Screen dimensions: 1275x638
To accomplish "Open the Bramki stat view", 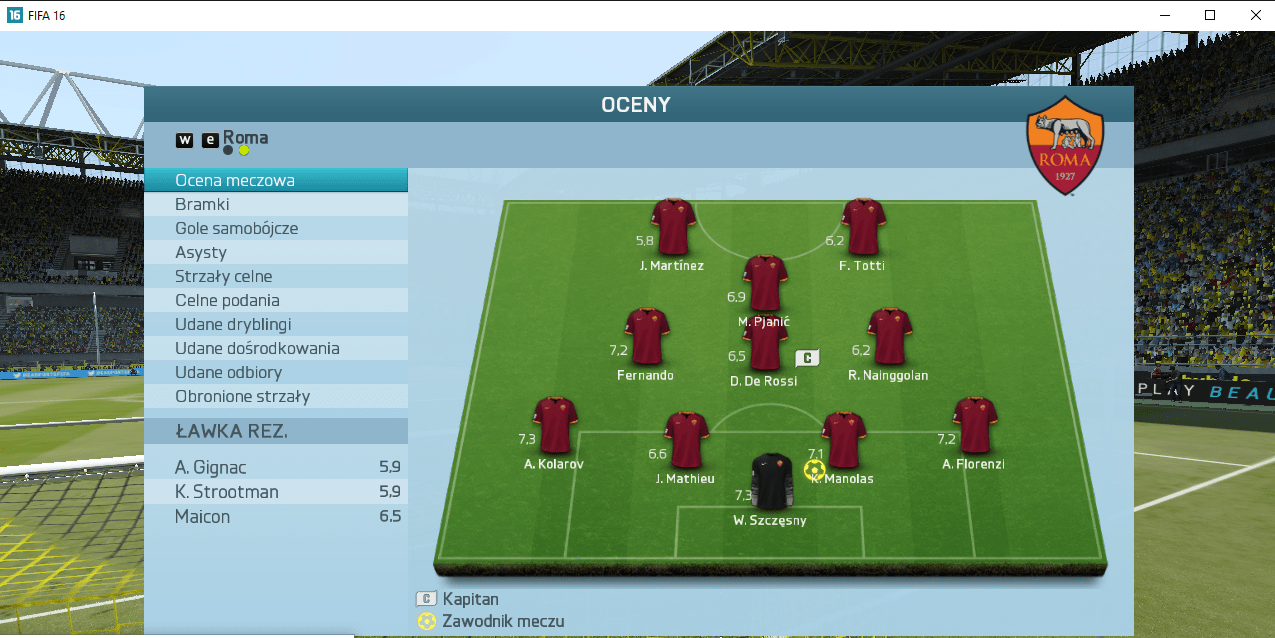I will click(275, 204).
